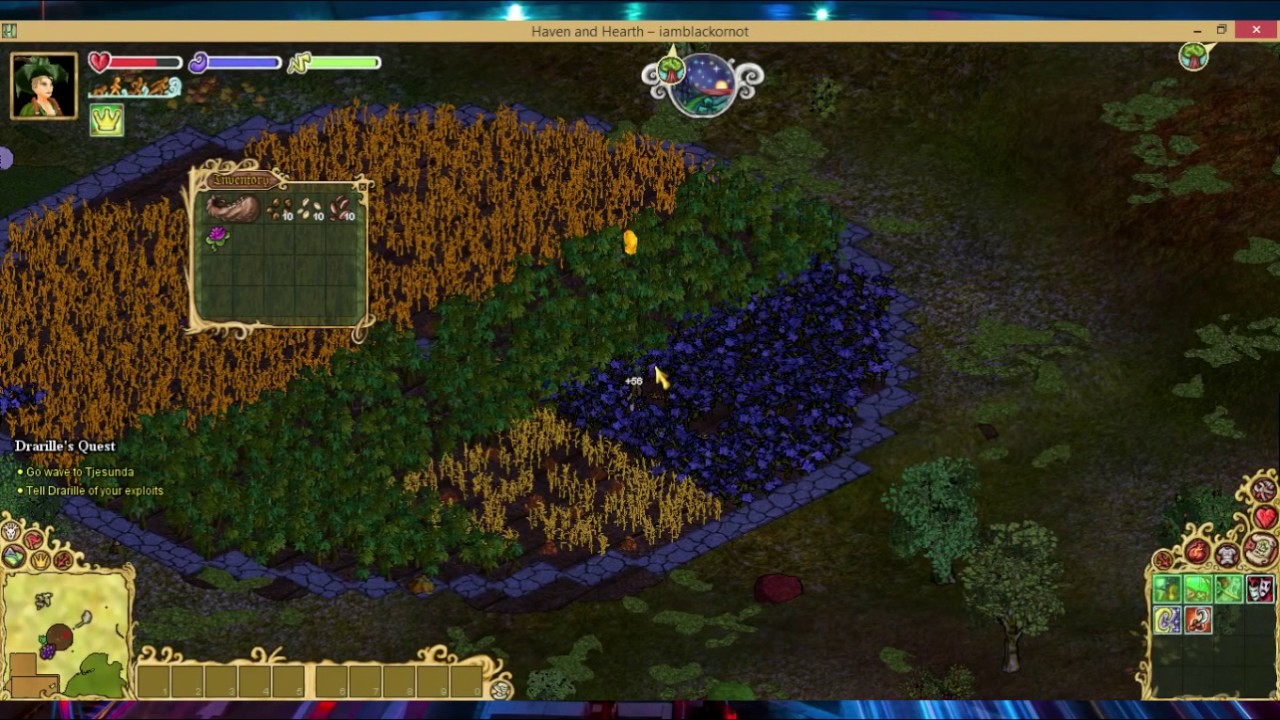Select the goat skull icon above the minimap
Screen dimensions: 1280x720
click(x=12, y=531)
